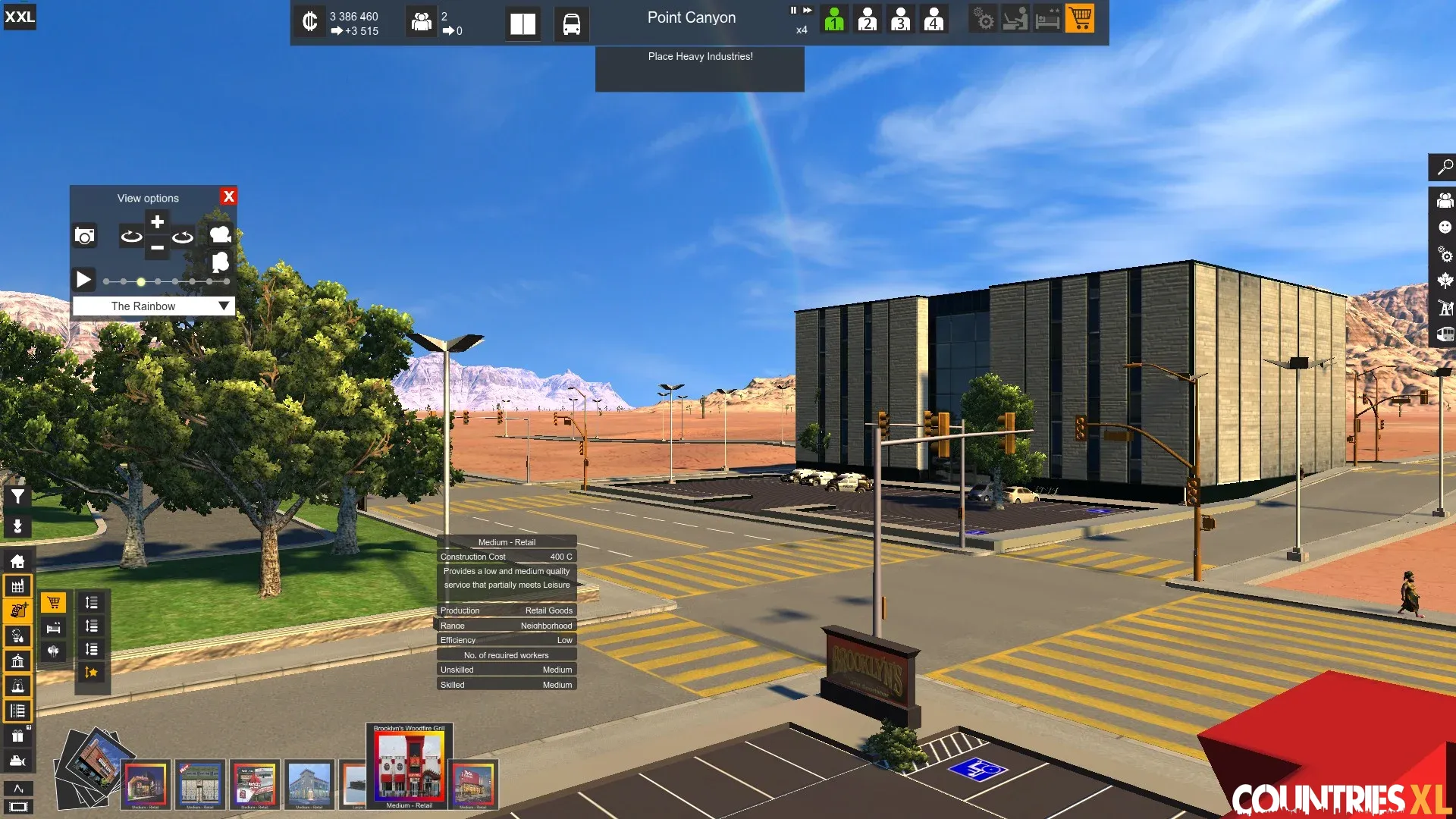The width and height of the screenshot is (1456, 819).
Task: Sort buildings by star rating
Action: click(x=91, y=673)
